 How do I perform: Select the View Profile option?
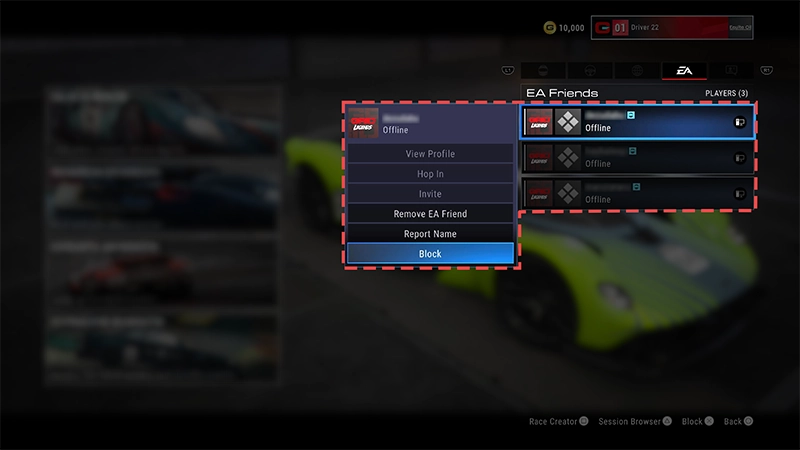pos(430,154)
